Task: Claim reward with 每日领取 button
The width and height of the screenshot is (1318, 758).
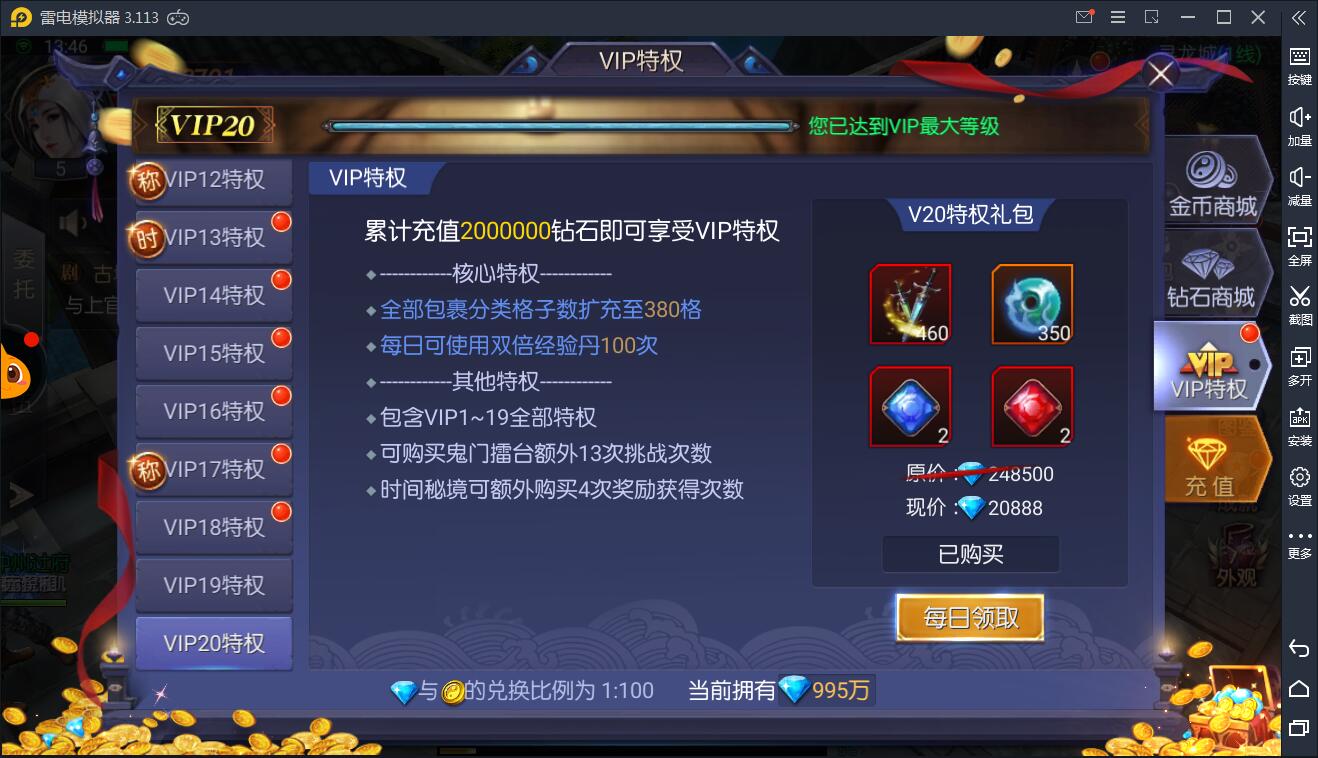Action: click(x=969, y=617)
